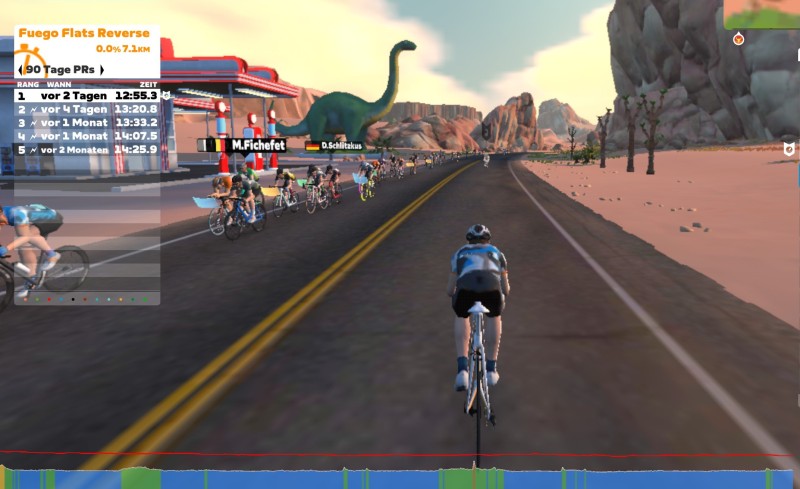
Task: Select the rank 4 PR row 14:07.5
Action: pyautogui.click(x=87, y=135)
